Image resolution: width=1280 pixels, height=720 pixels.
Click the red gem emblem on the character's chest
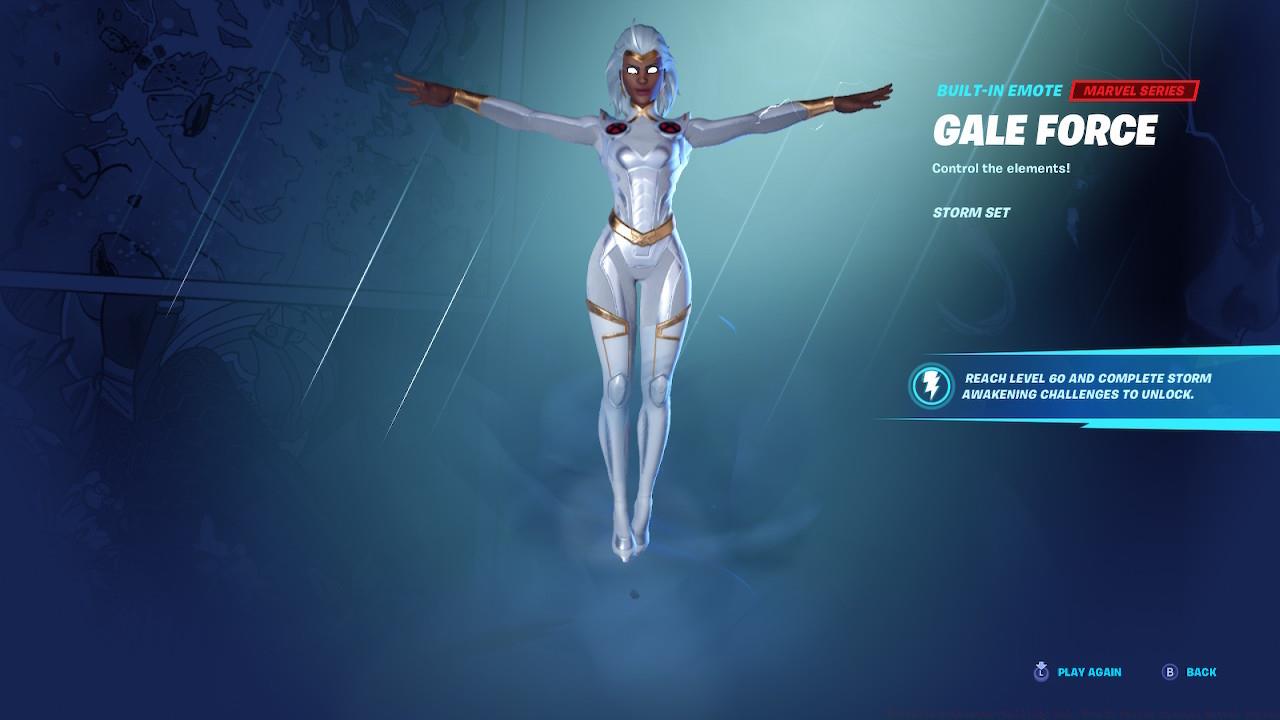point(616,128)
